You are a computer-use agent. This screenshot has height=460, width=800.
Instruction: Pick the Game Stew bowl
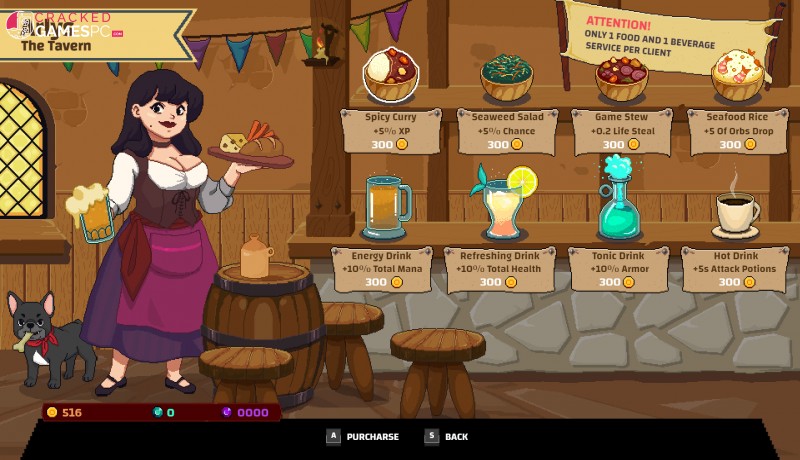pyautogui.click(x=622, y=77)
